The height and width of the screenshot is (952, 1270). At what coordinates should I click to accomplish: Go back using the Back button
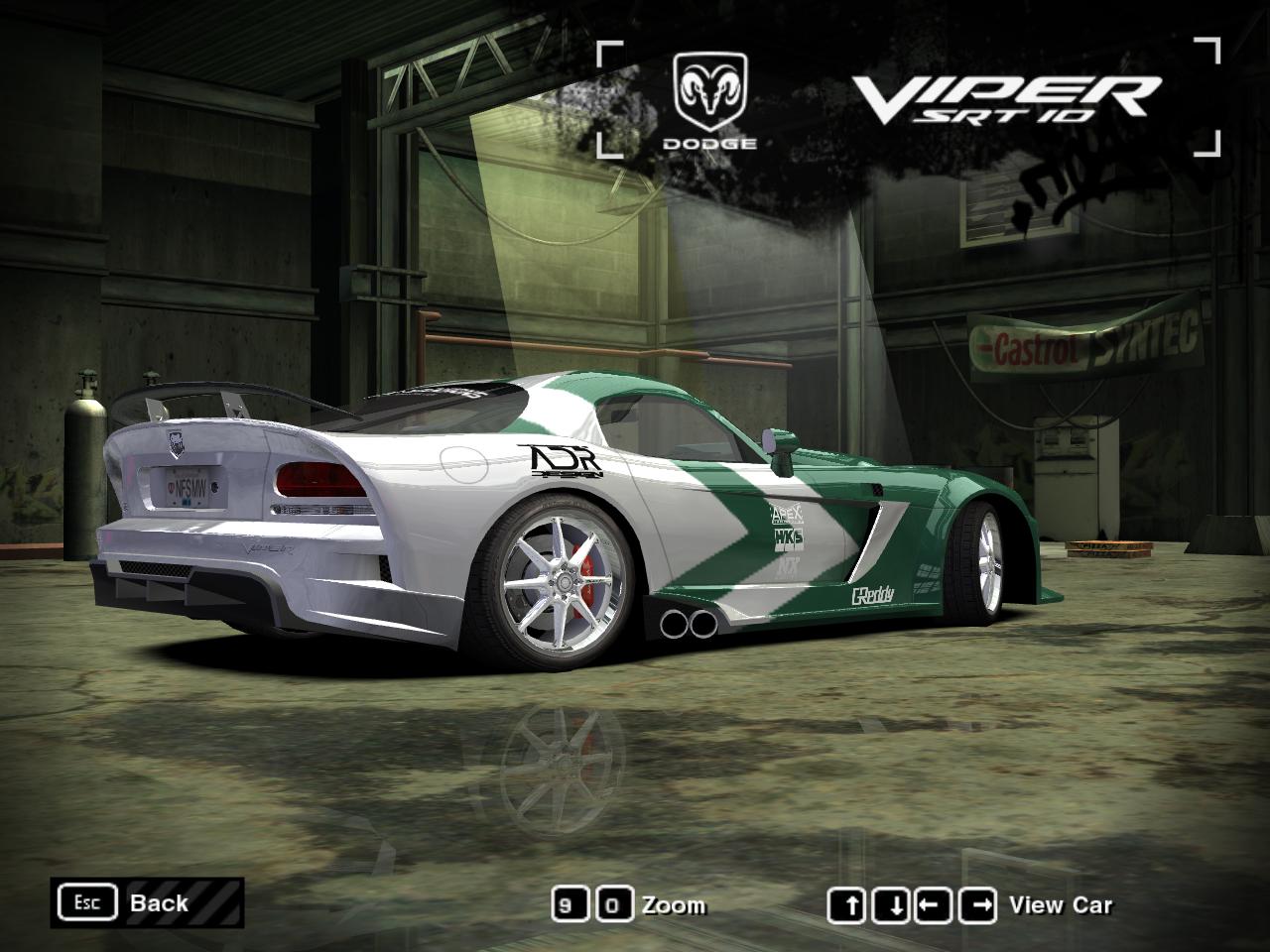click(149, 902)
